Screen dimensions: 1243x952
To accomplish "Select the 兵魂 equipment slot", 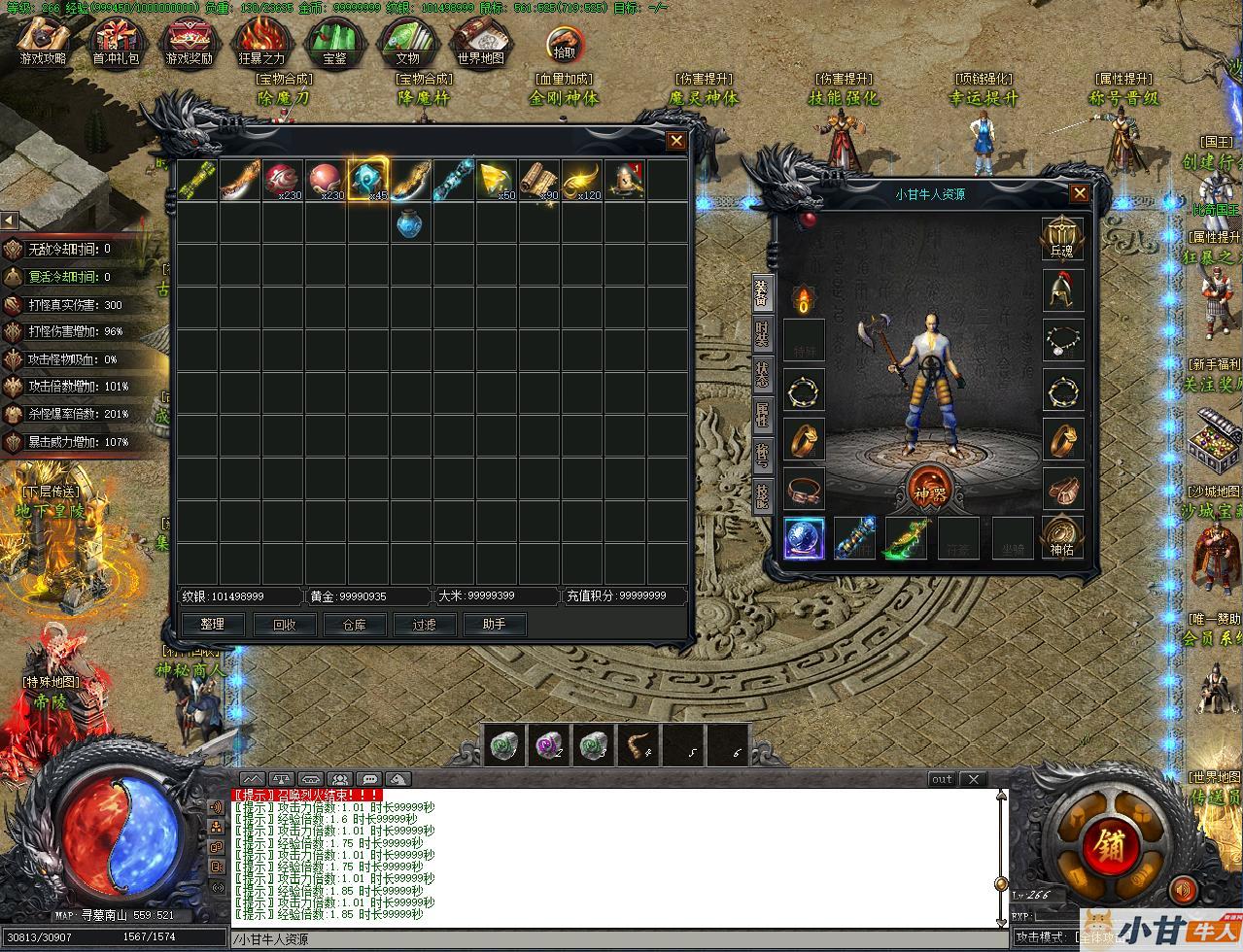I will [1062, 238].
